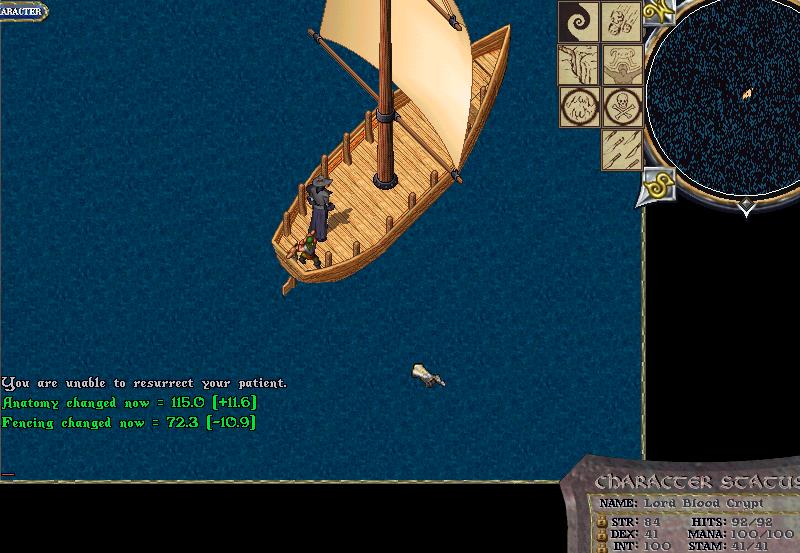Click the gold S ornament below radar
The width and height of the screenshot is (800, 553).
tap(659, 185)
